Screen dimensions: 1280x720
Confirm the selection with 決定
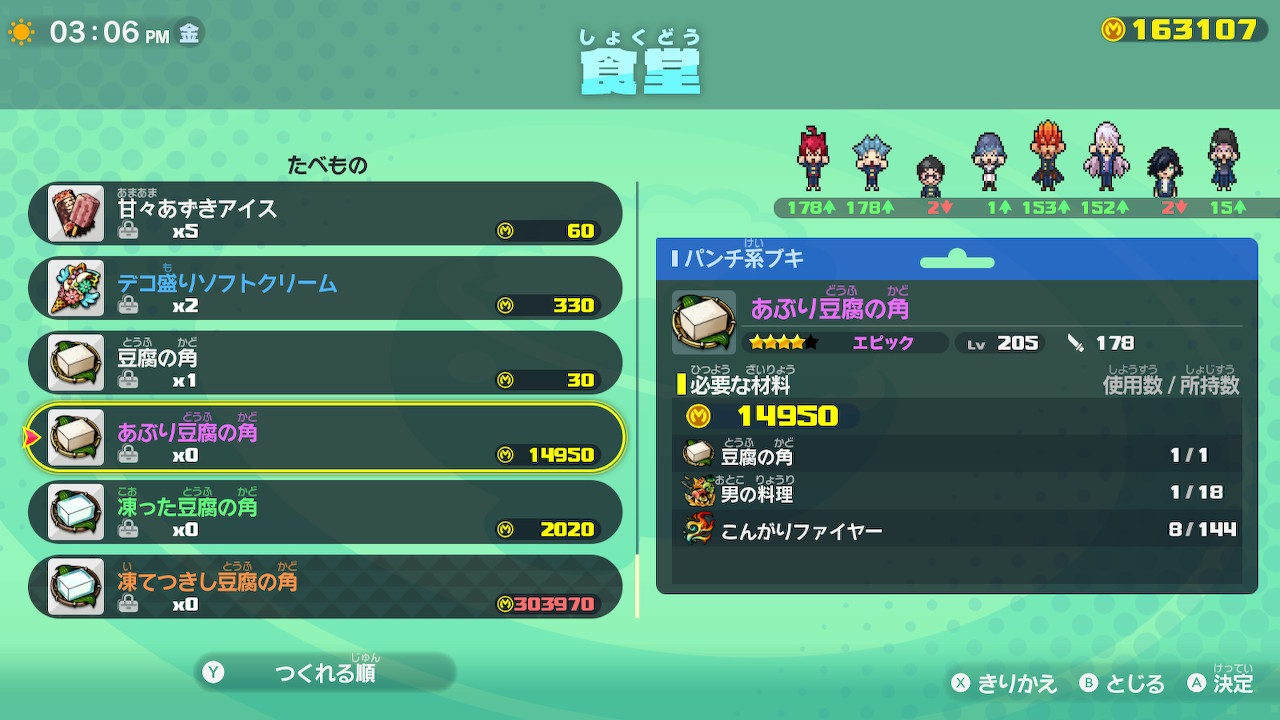tap(1220, 683)
